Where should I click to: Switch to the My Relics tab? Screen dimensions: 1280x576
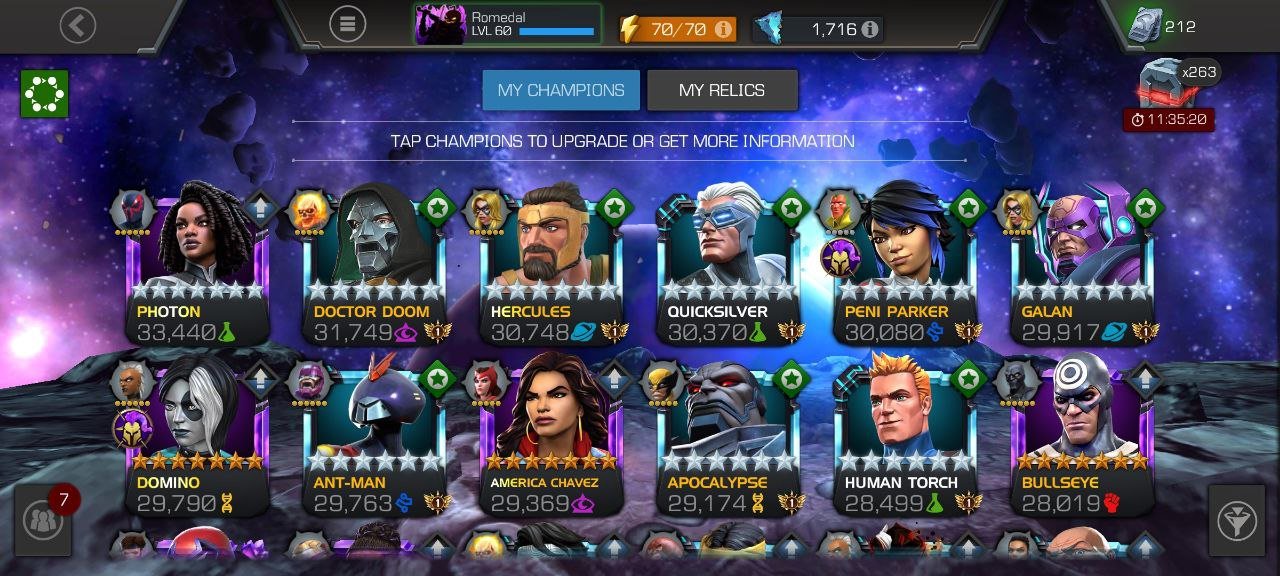coord(722,90)
